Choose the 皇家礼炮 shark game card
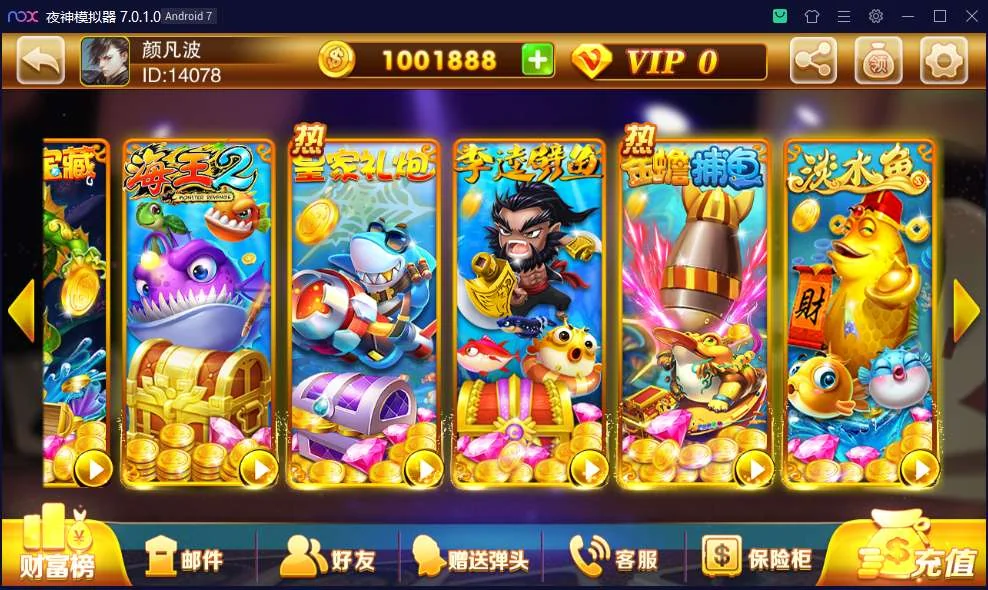 [x=365, y=312]
